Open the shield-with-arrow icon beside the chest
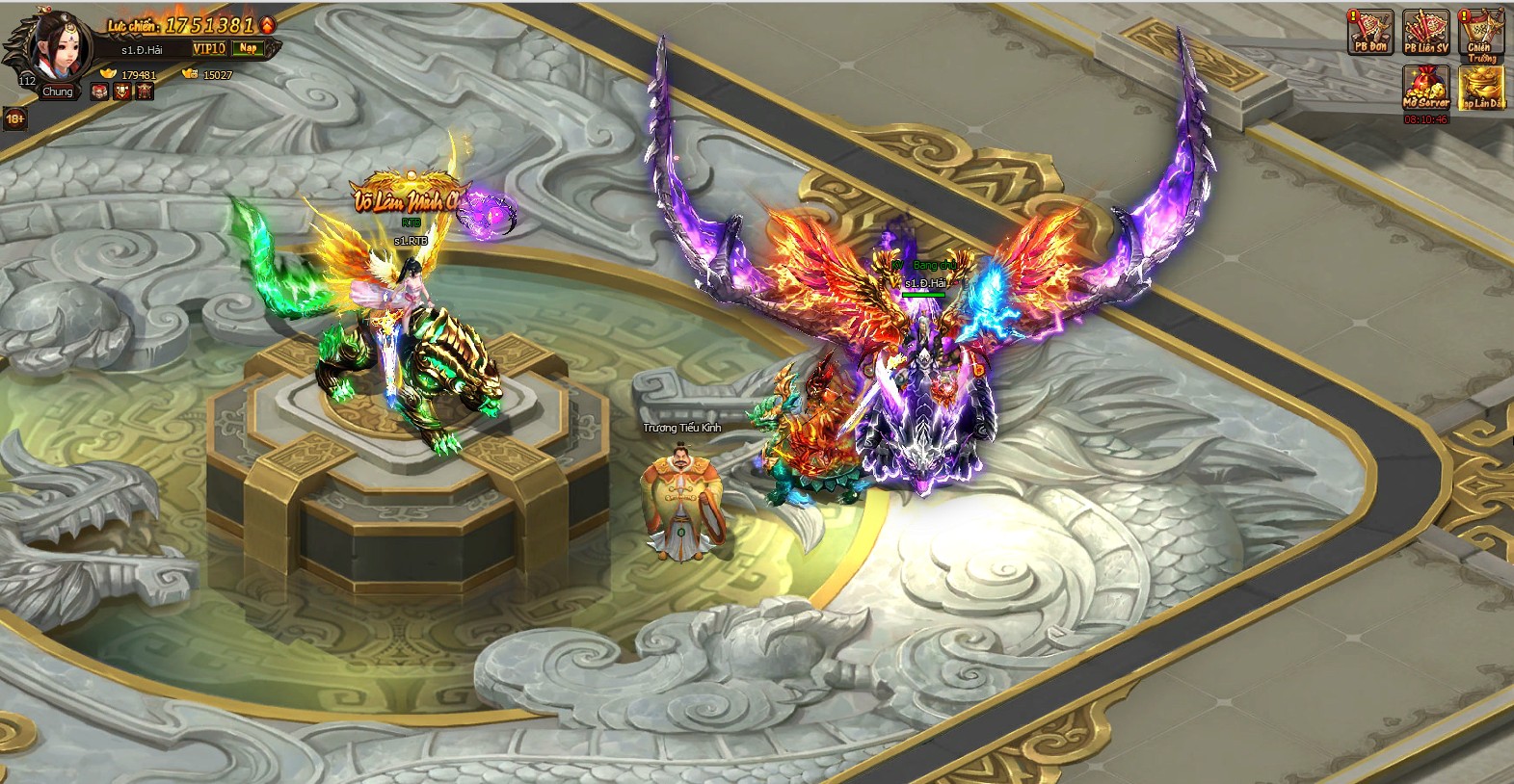The height and width of the screenshot is (784, 1514). [x=122, y=92]
